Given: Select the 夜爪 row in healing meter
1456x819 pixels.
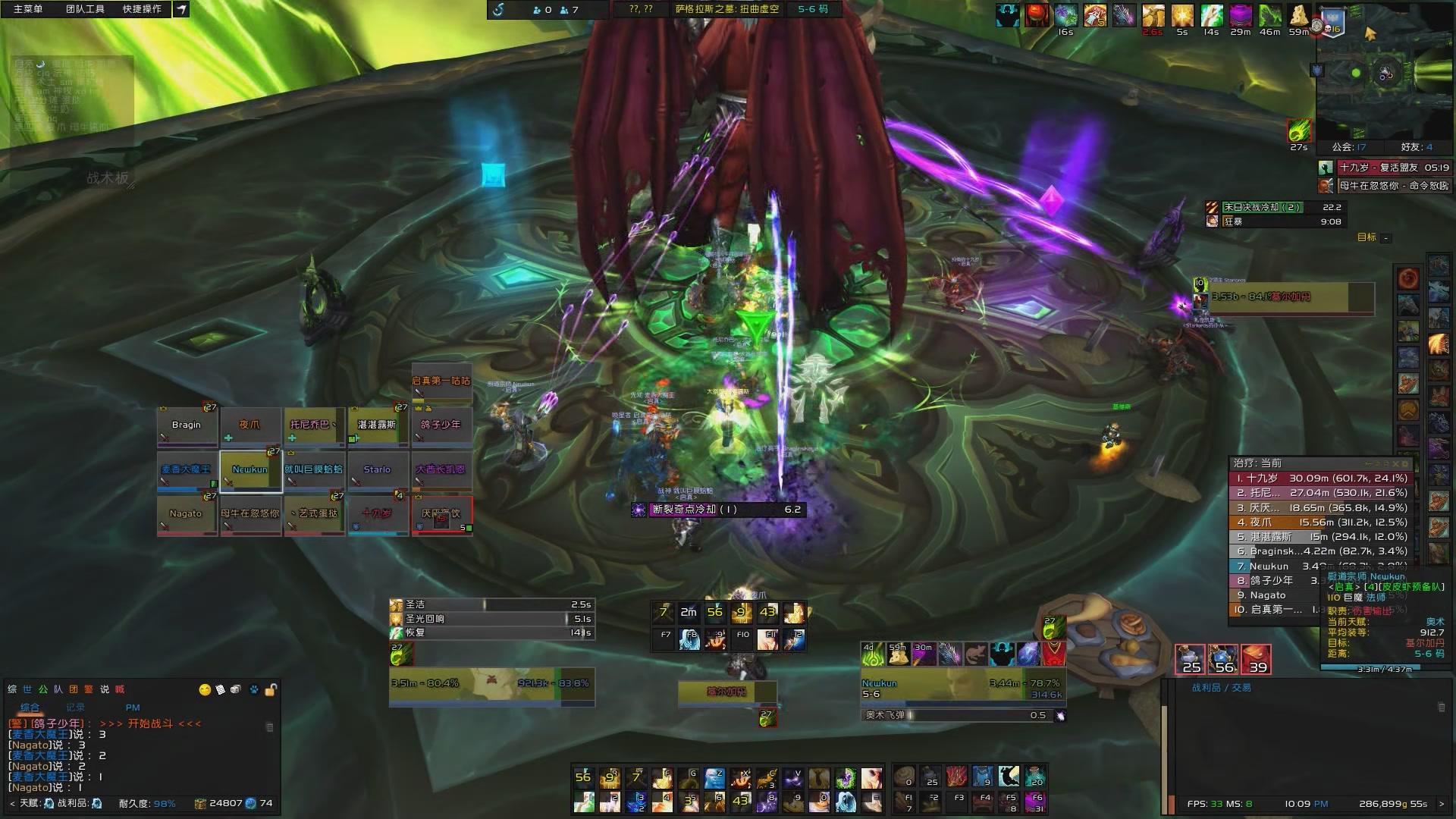Looking at the screenshot, I should 1318,522.
